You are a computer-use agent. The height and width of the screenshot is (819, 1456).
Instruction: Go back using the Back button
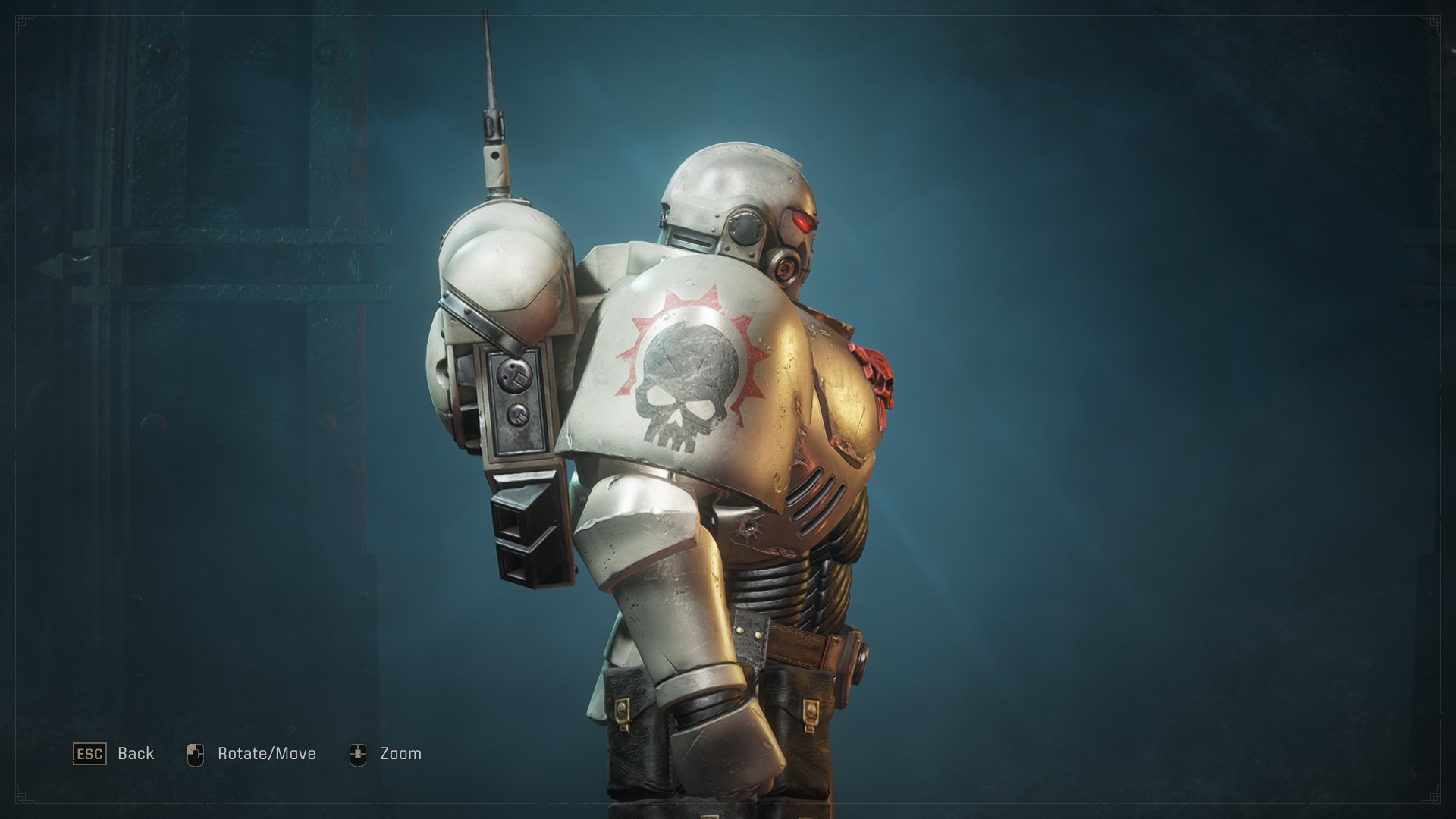tap(114, 754)
